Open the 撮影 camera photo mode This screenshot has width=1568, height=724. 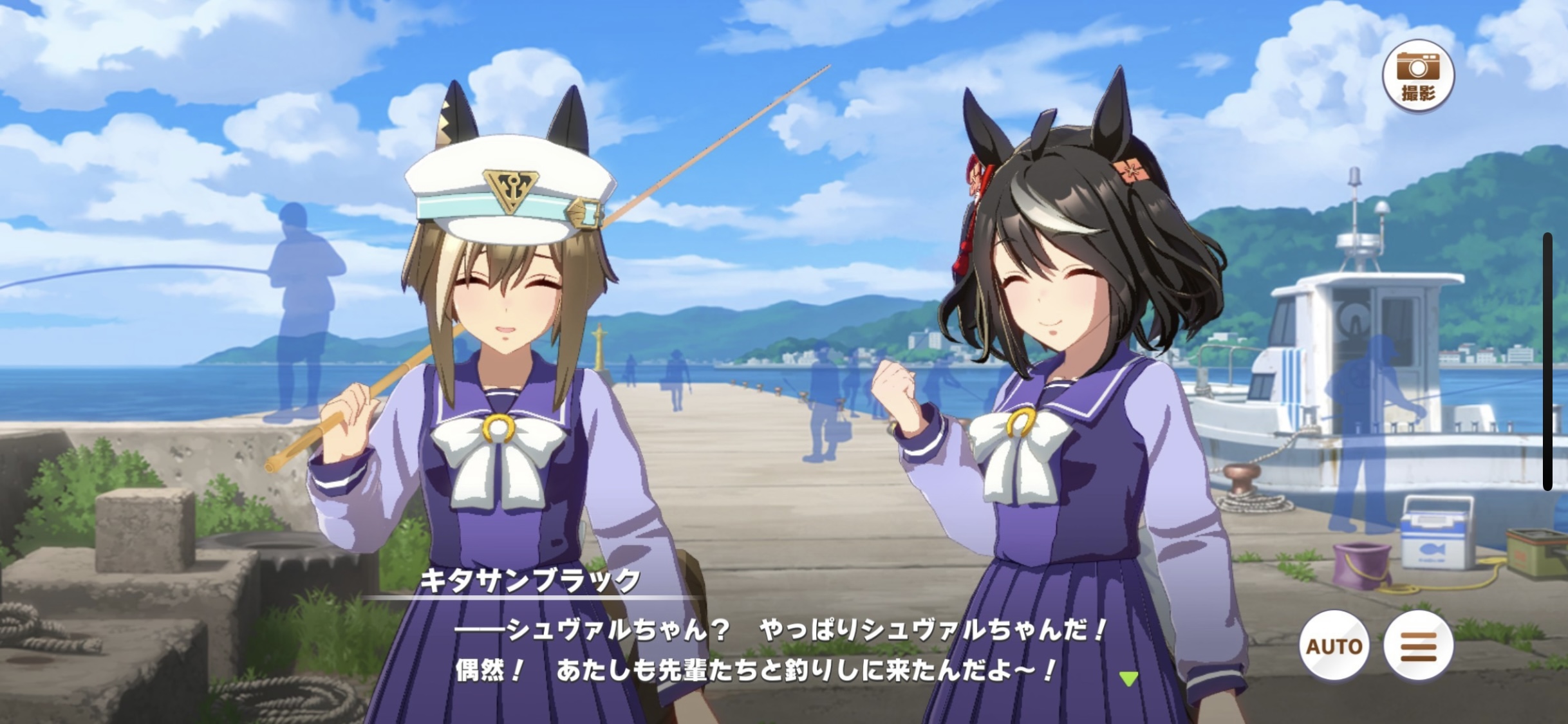[1419, 76]
